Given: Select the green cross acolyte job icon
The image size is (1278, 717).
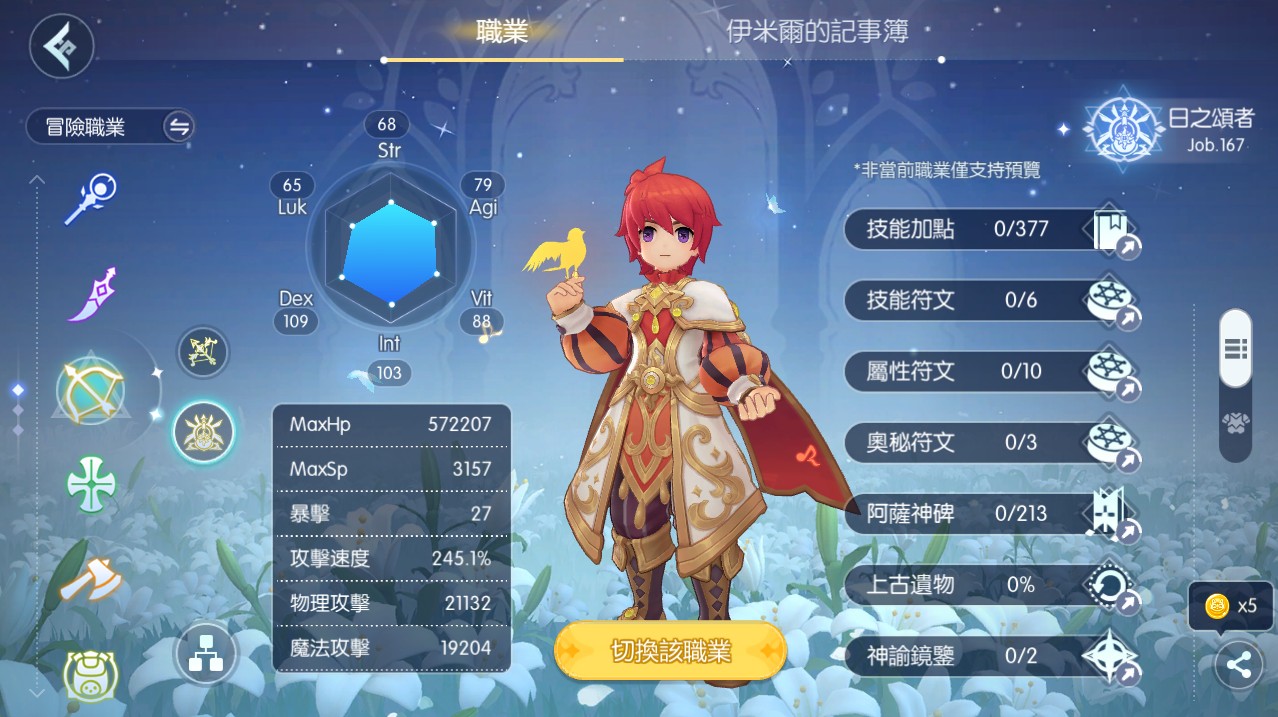Looking at the screenshot, I should [91, 485].
